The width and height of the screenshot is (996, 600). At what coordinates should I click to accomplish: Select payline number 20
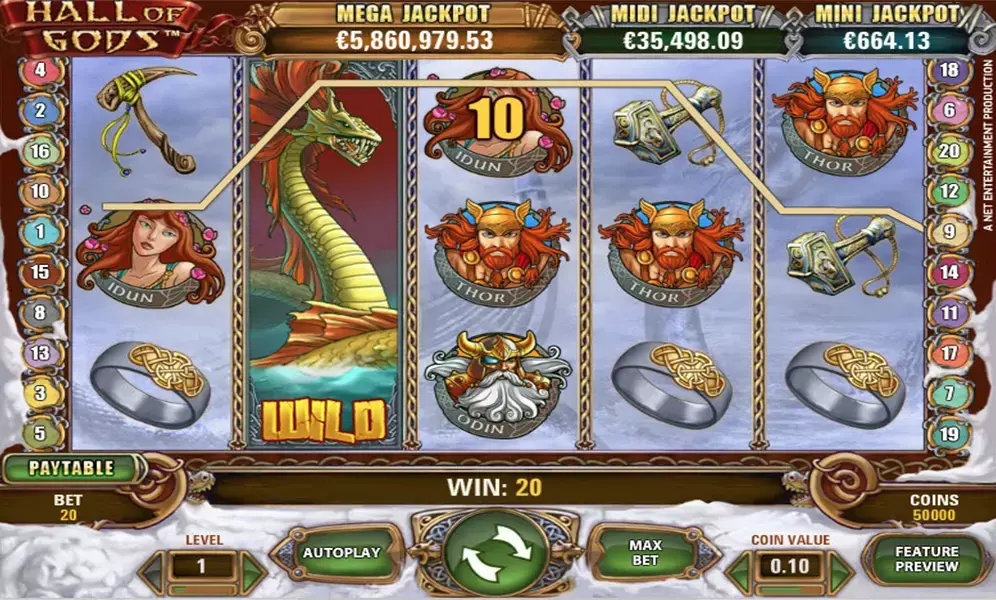click(950, 151)
